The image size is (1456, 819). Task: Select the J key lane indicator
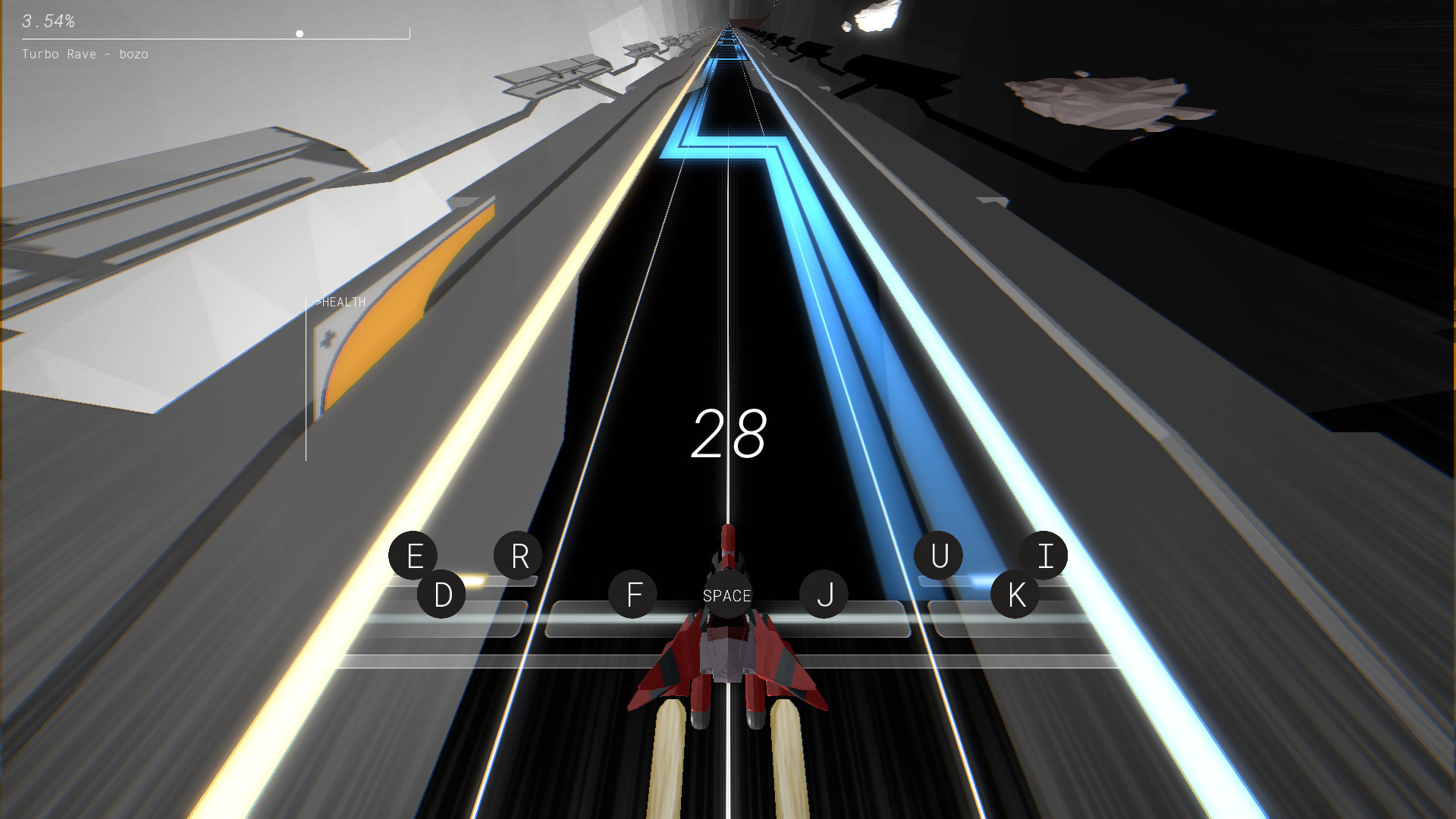(826, 594)
